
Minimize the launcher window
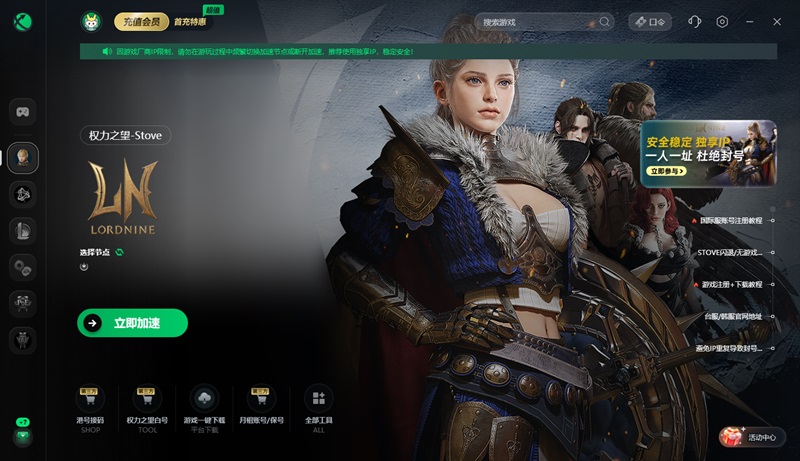750,21
